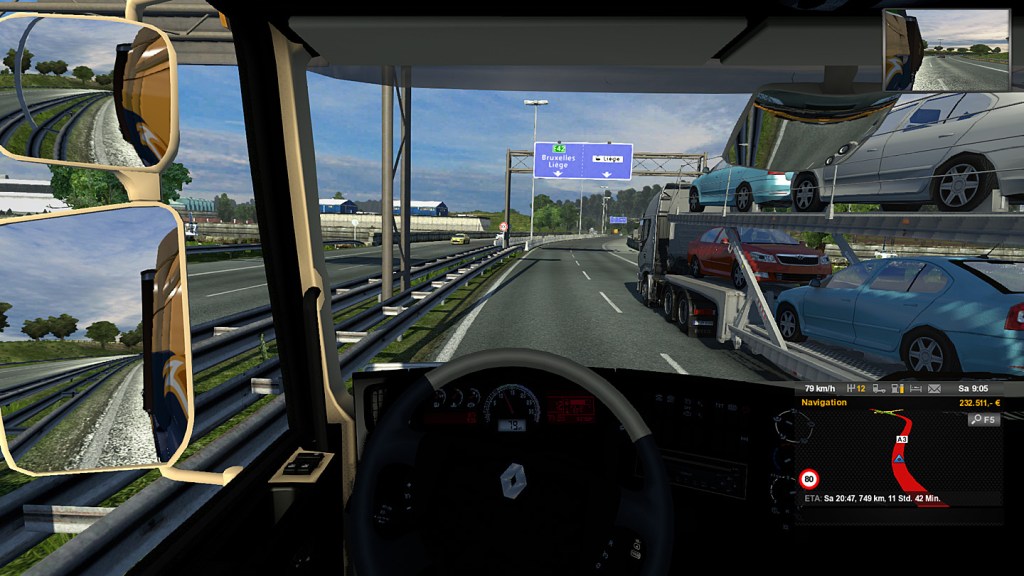Check the fuel pump icon
1024x576 pixels.
[x=897, y=388]
